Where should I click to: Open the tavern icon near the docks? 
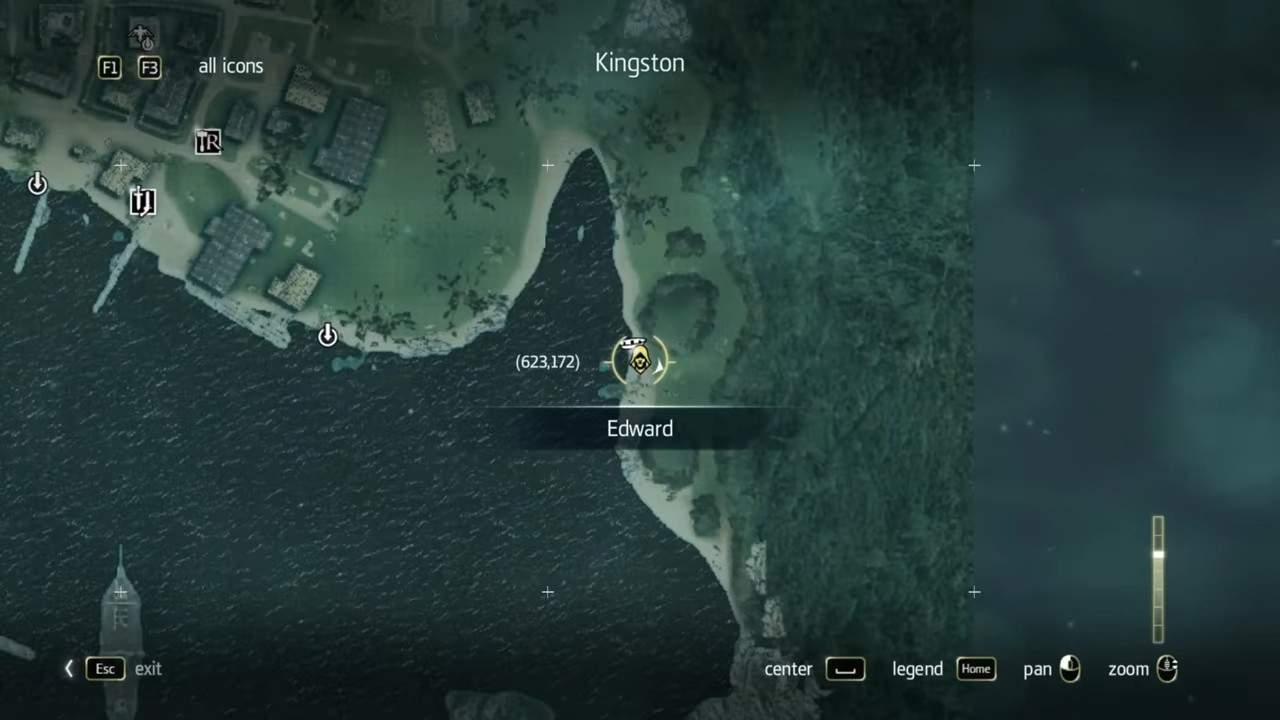click(x=142, y=202)
